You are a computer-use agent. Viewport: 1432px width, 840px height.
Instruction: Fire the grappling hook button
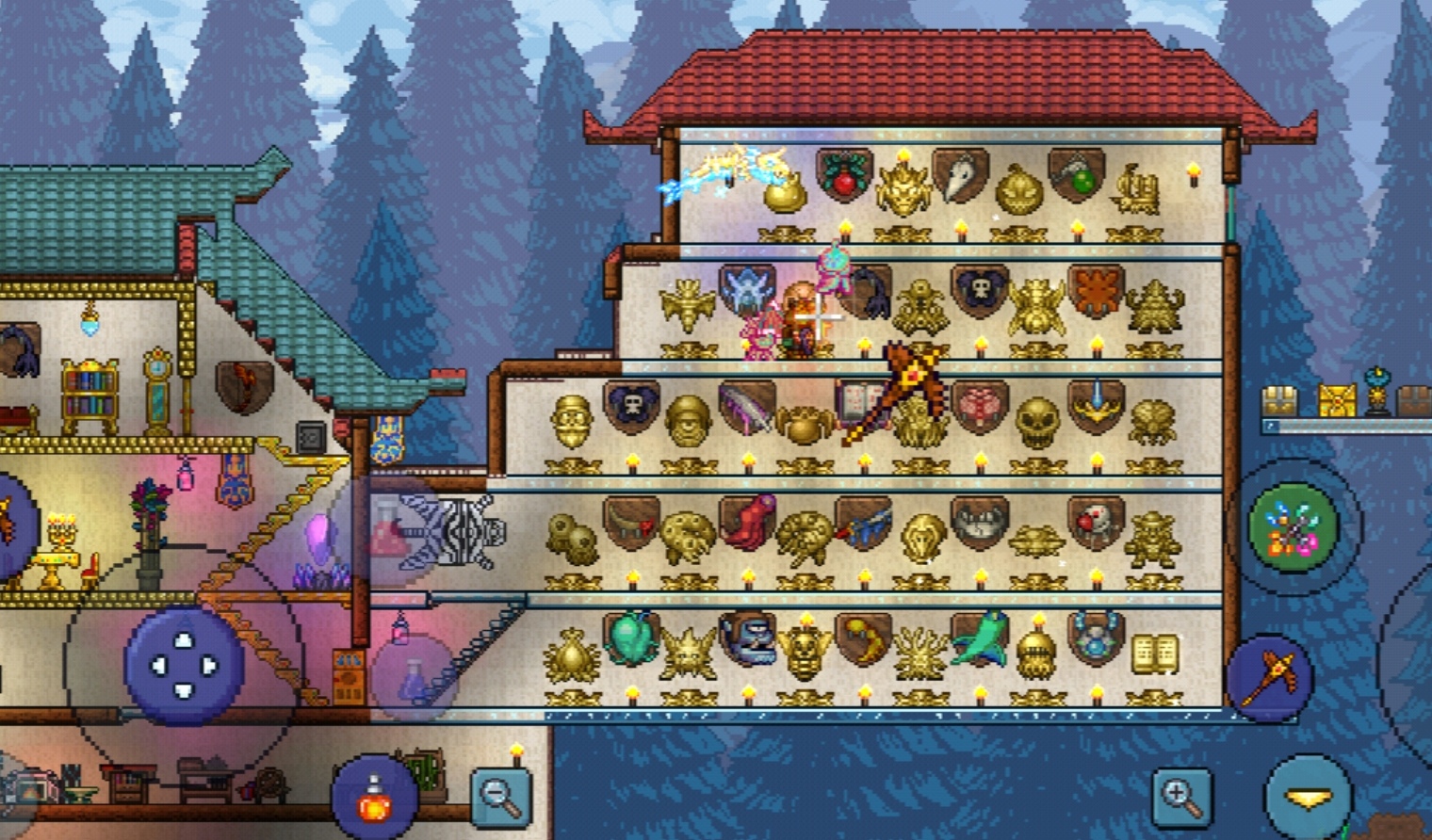(x=1293, y=526)
